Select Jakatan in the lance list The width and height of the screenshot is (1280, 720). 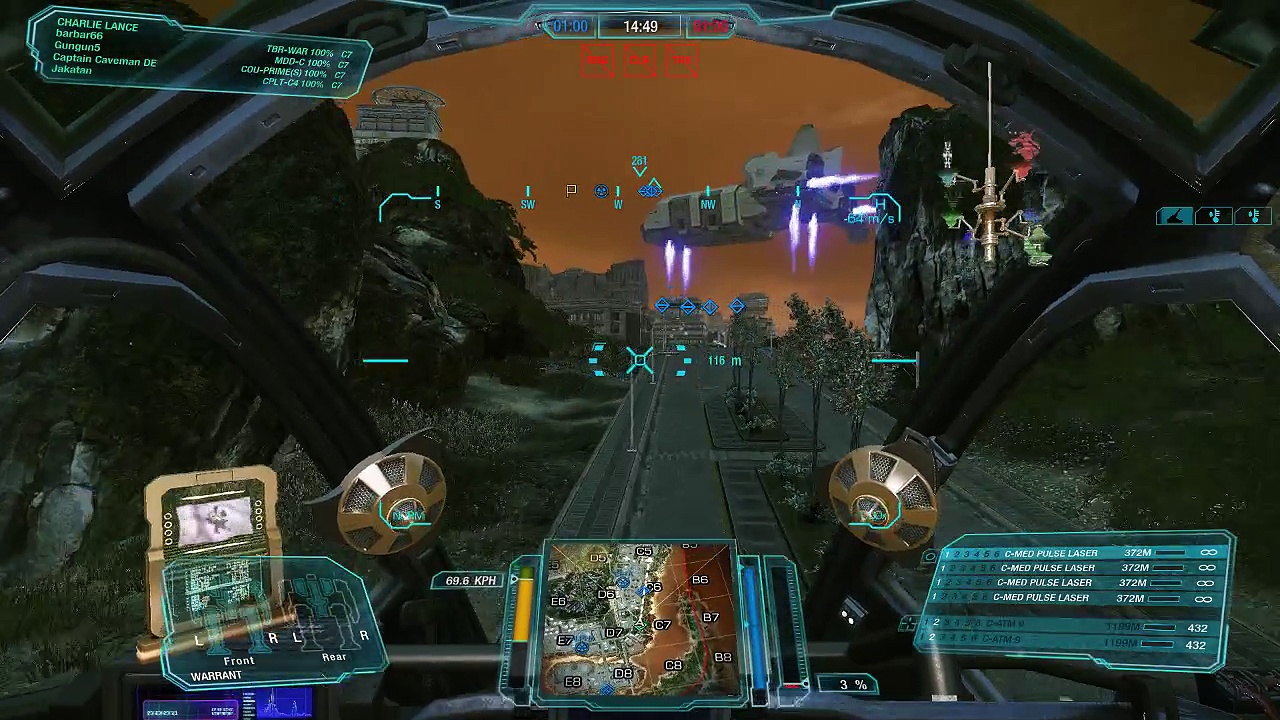72,71
